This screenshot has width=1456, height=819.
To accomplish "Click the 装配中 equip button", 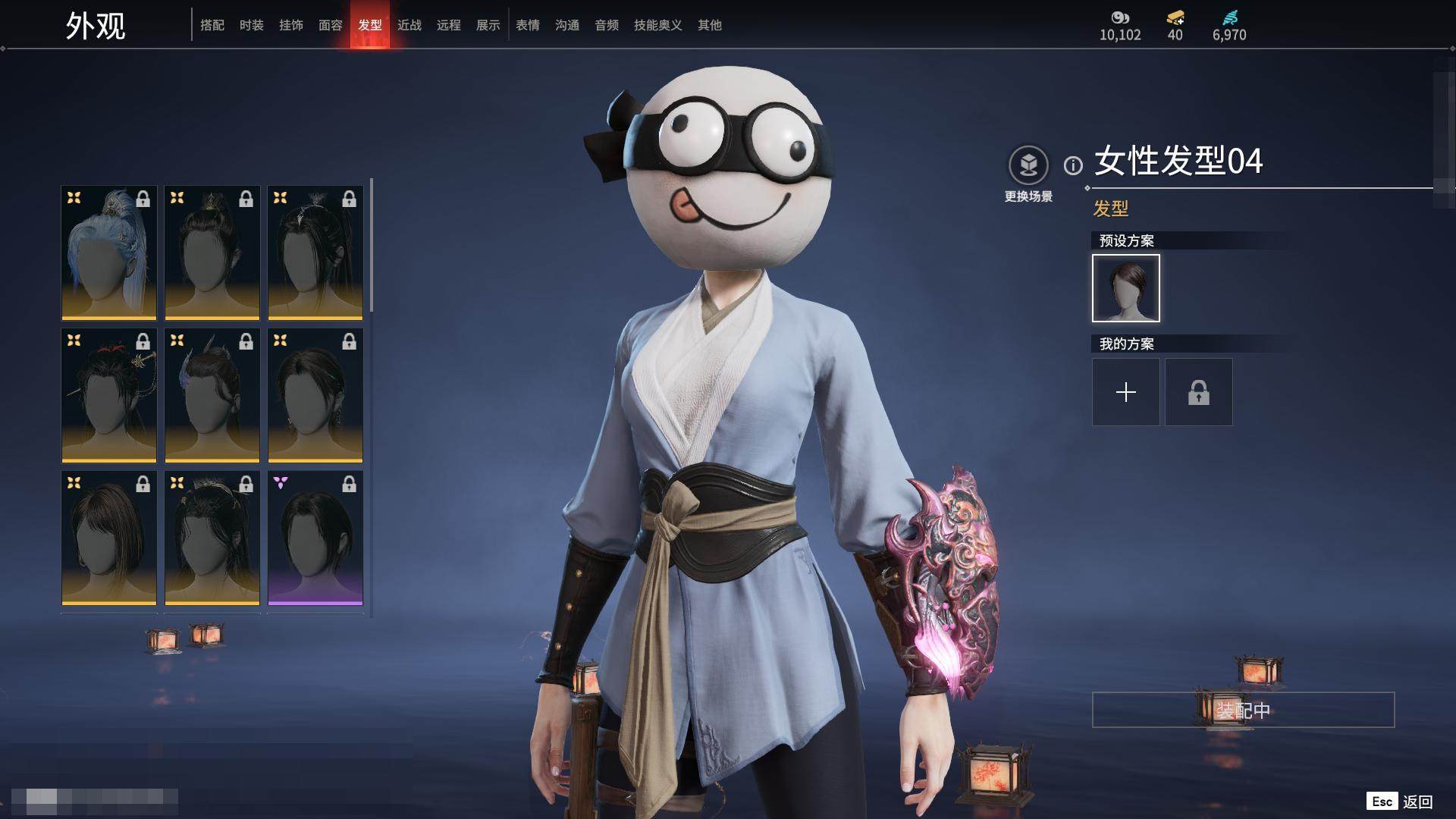I will (1243, 710).
